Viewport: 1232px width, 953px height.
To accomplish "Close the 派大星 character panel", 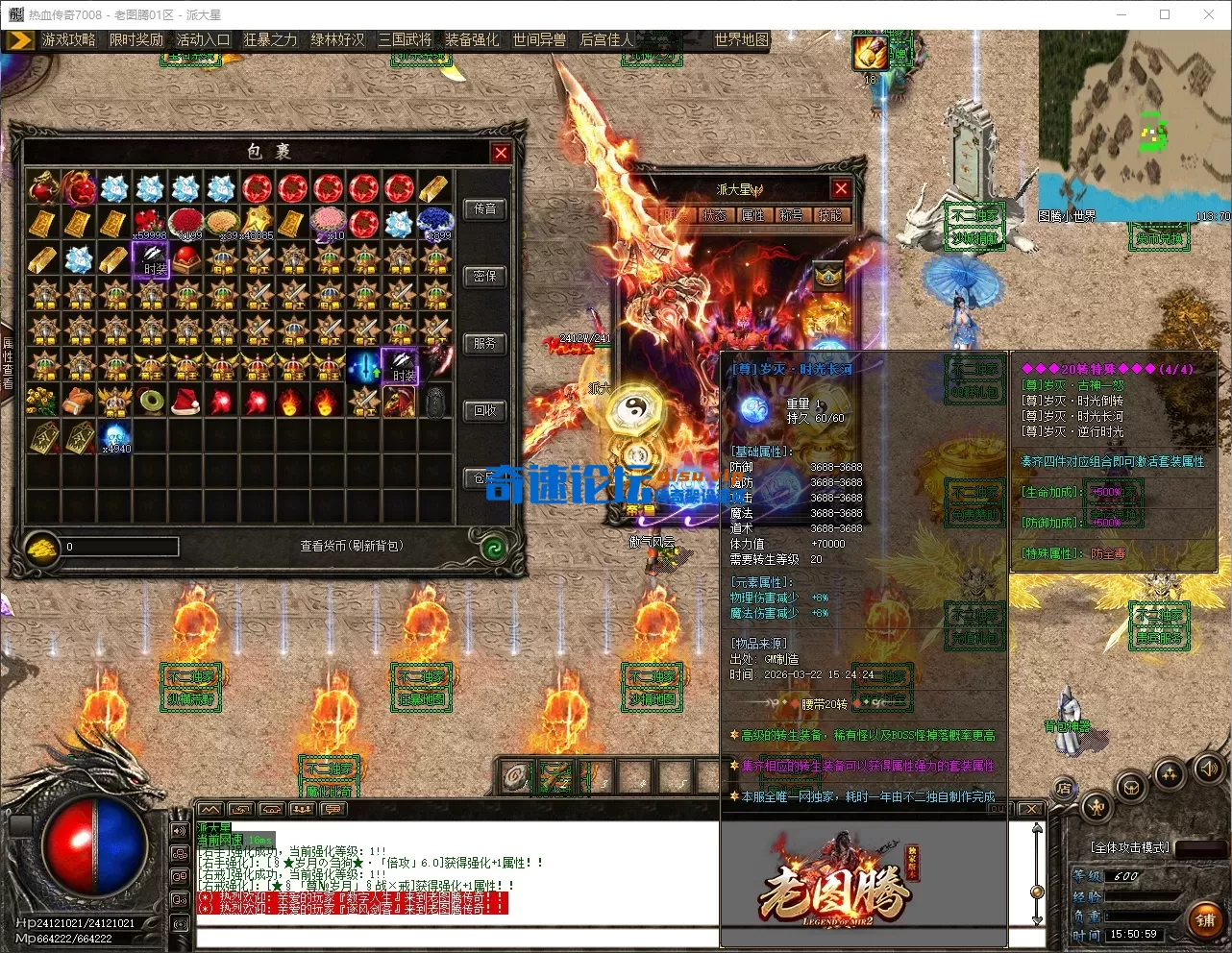I will point(841,189).
